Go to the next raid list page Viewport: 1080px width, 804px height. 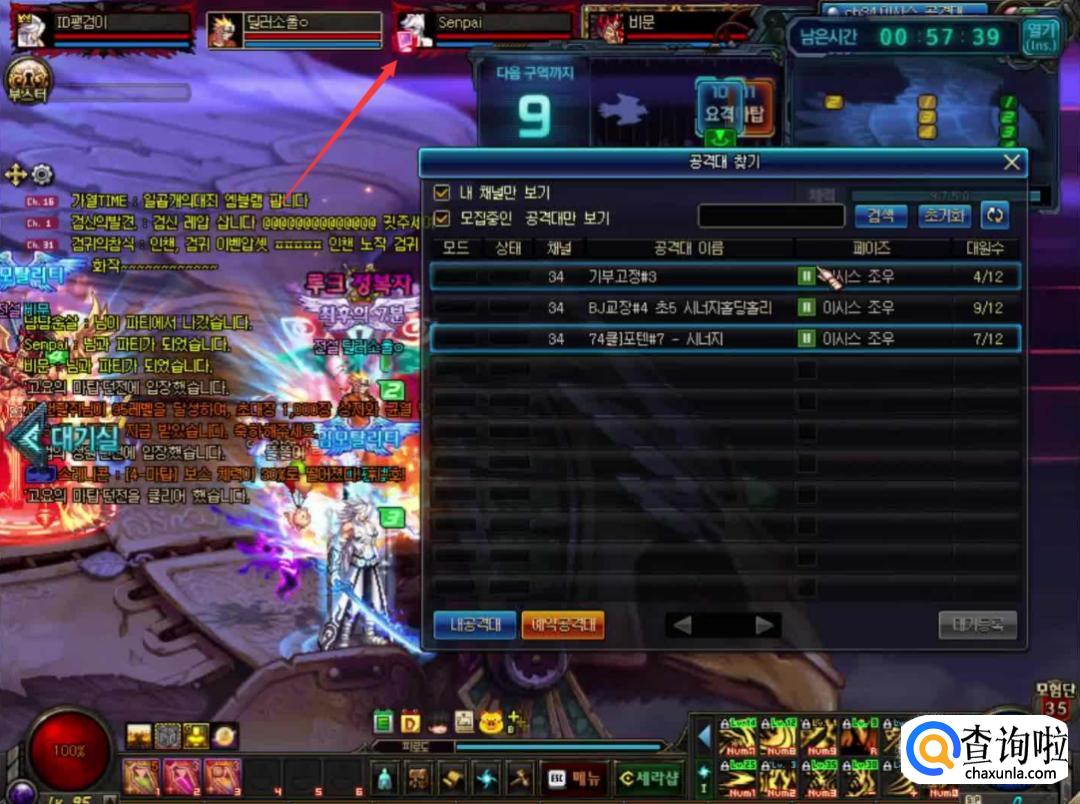[x=765, y=626]
